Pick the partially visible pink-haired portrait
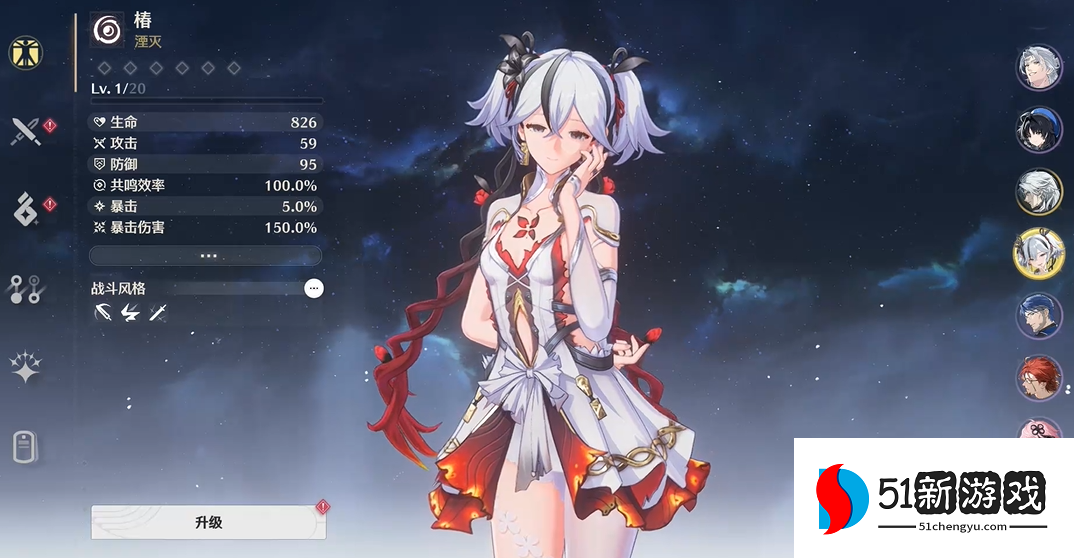 (1038, 430)
